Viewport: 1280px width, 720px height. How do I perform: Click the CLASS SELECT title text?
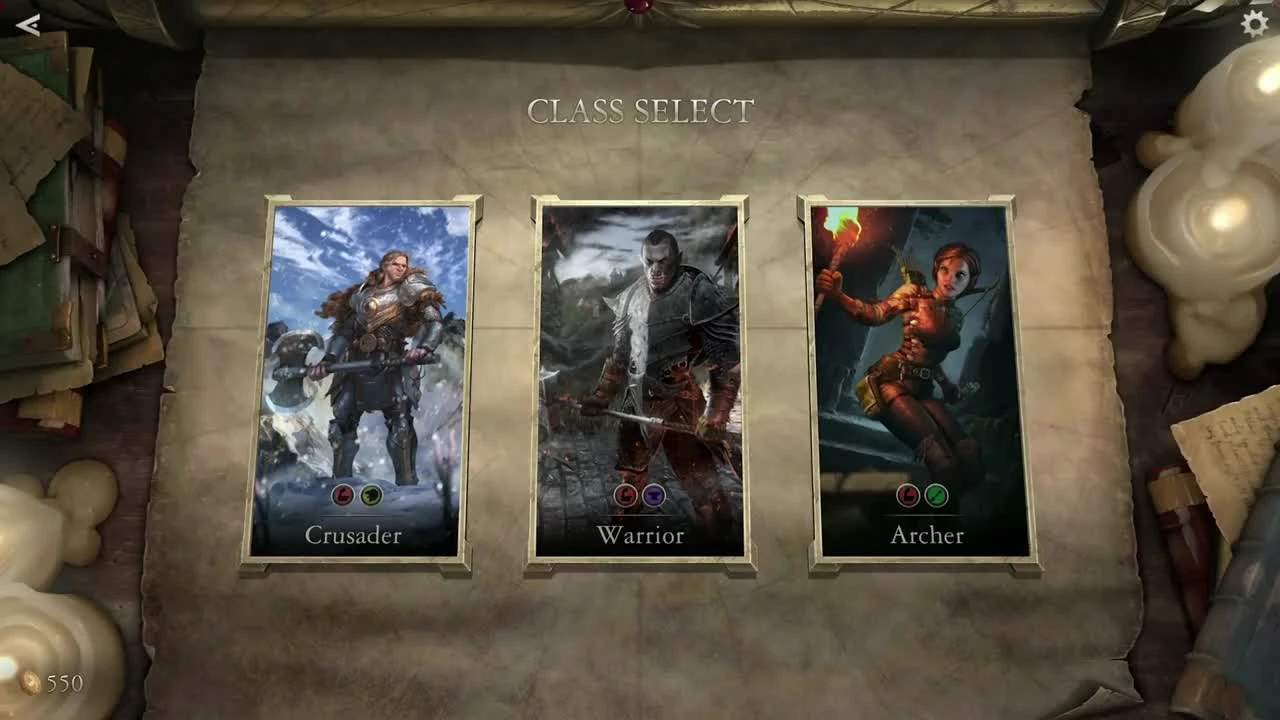click(x=640, y=110)
